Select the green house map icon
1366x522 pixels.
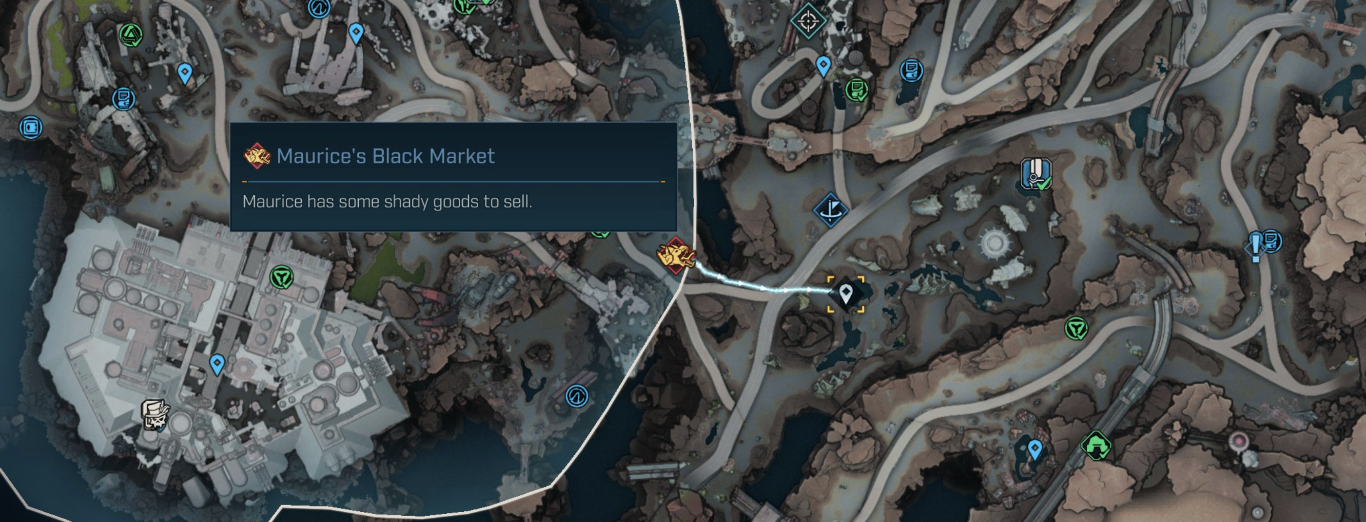point(1096,442)
